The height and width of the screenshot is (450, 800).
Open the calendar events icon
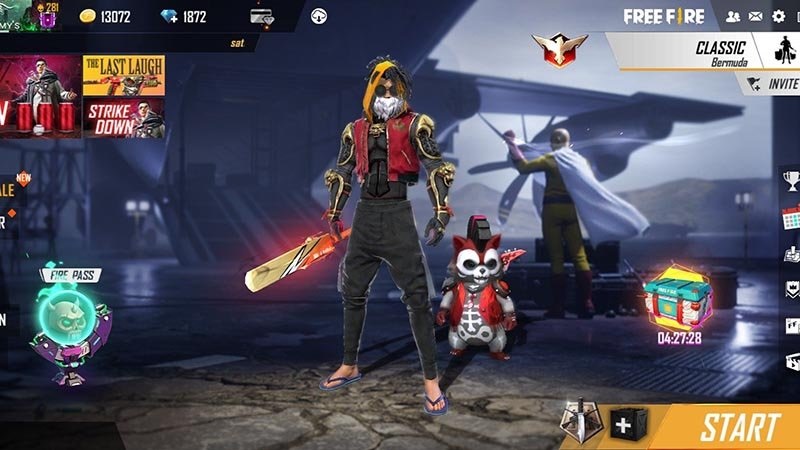(x=791, y=217)
